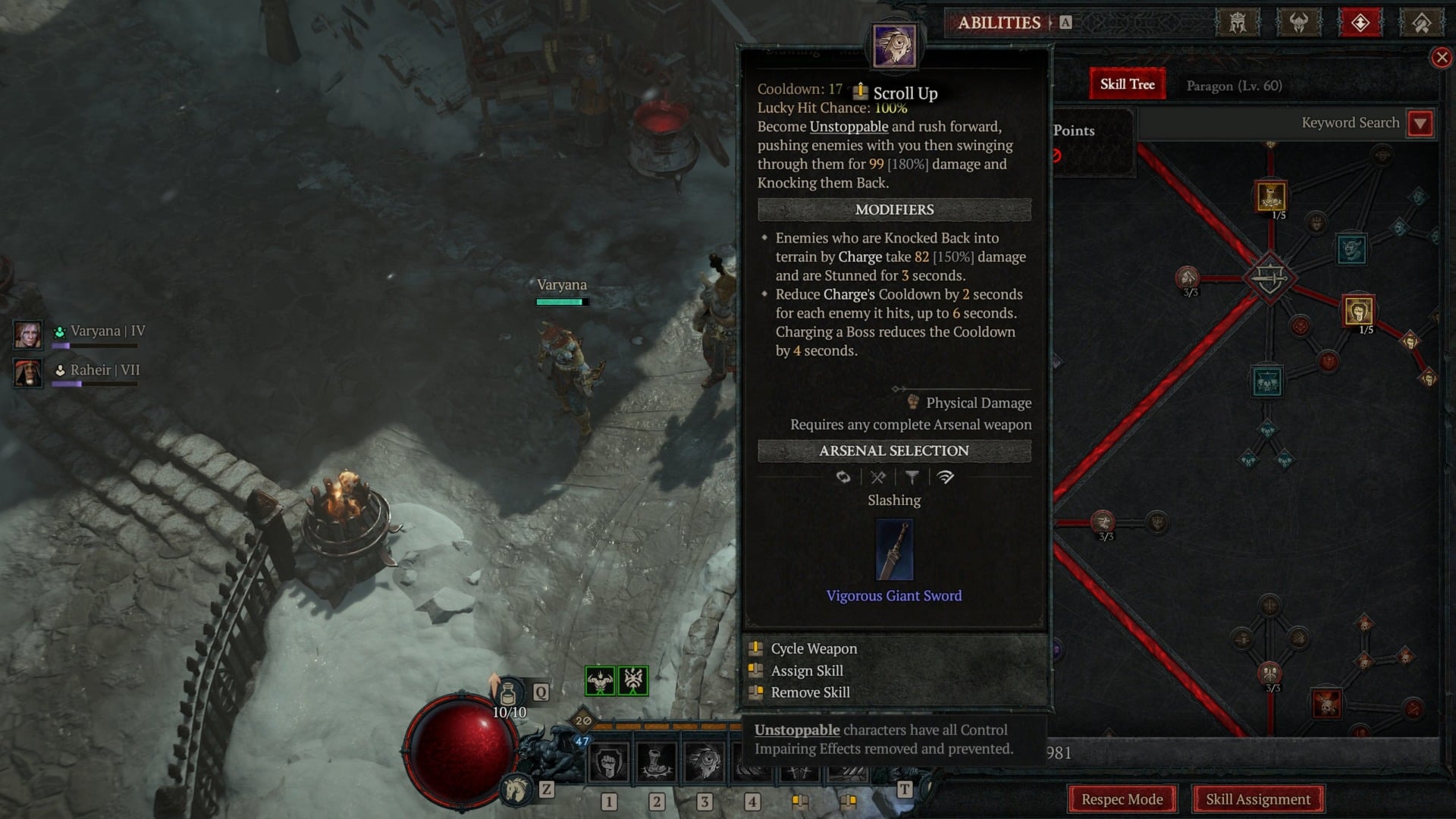Switch to the Paragon (Lv. 60) tab
The height and width of the screenshot is (819, 1456).
[x=1234, y=86]
